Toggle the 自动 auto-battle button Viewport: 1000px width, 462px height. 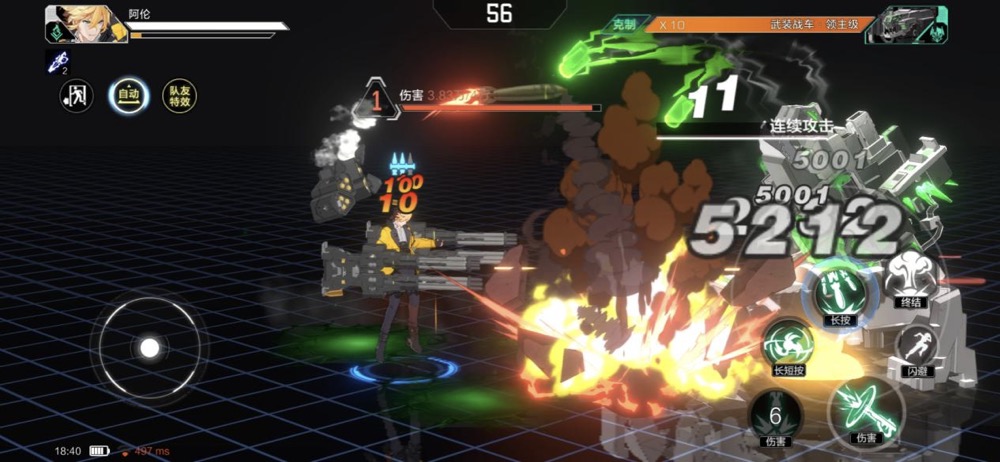(129, 96)
